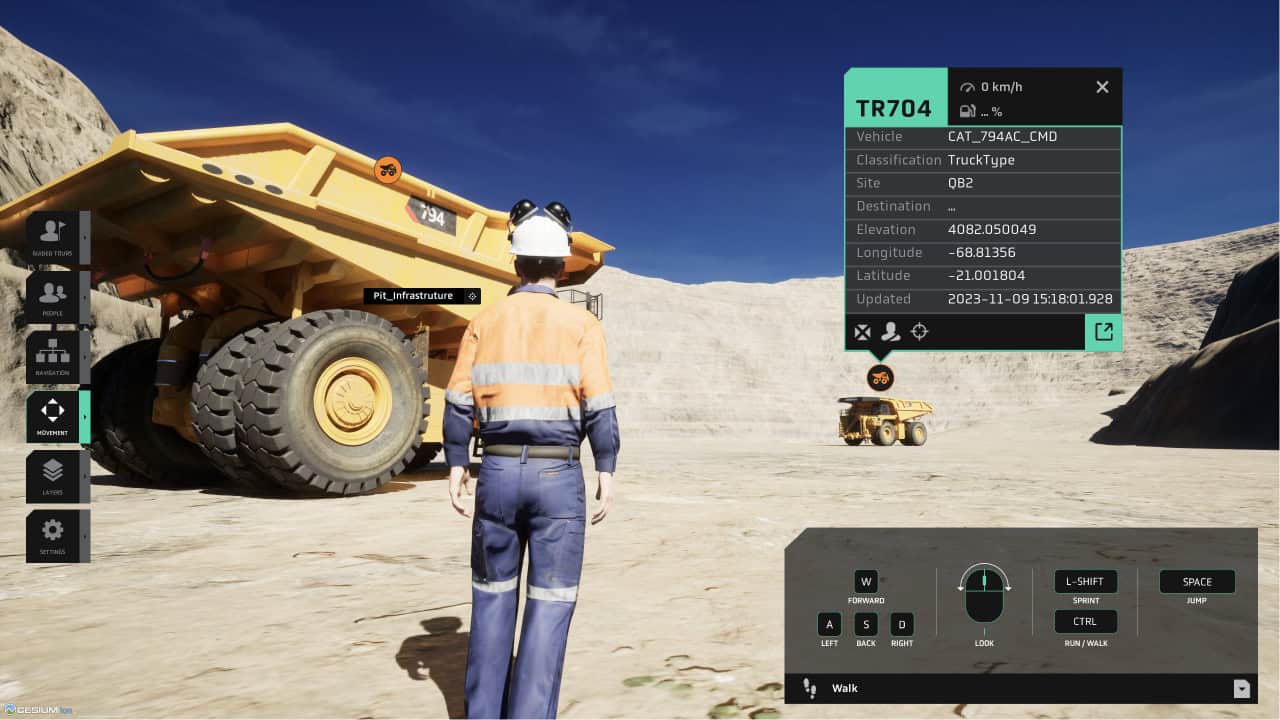Click the Pit_Infrastructure label's locate icon
The height and width of the screenshot is (720, 1280).
pos(472,296)
